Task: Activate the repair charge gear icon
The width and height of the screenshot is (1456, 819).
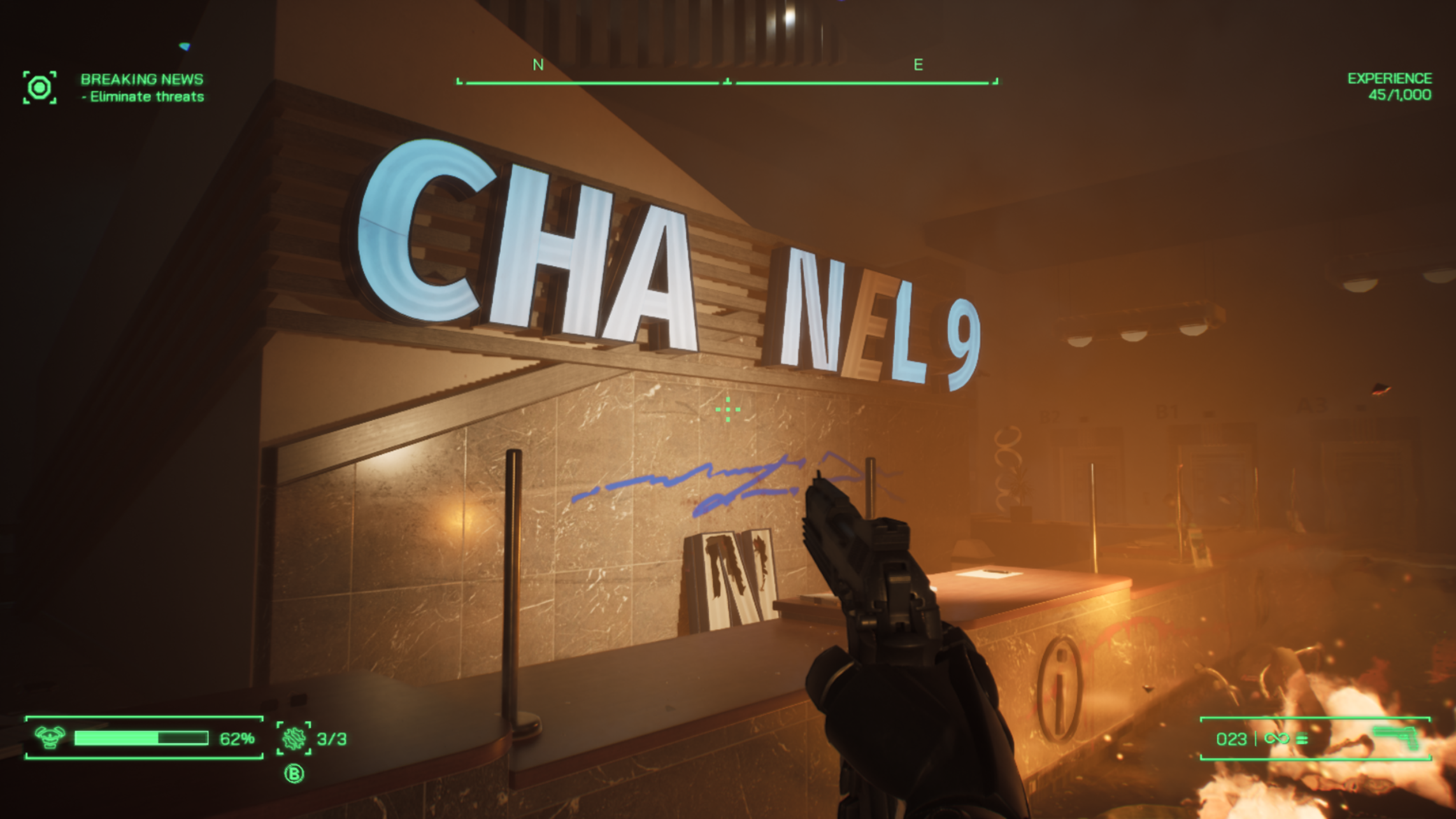Action: click(294, 738)
